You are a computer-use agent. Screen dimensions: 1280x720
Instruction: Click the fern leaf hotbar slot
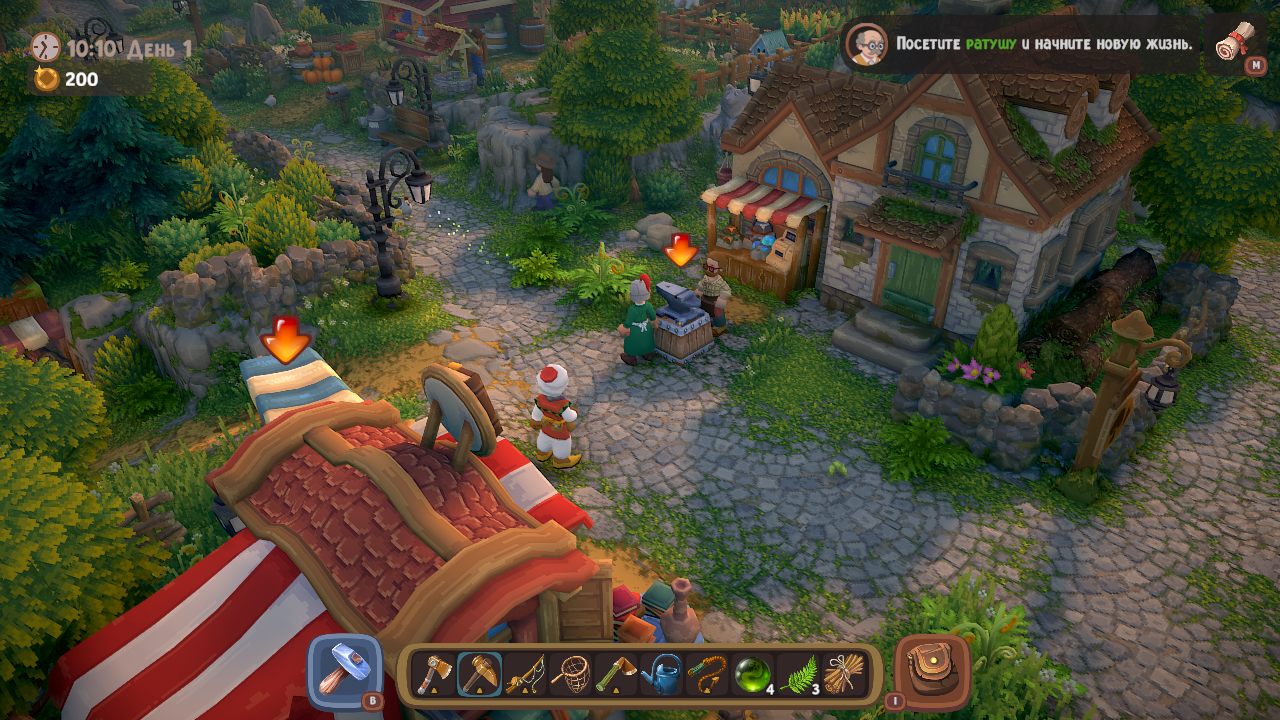click(x=799, y=674)
